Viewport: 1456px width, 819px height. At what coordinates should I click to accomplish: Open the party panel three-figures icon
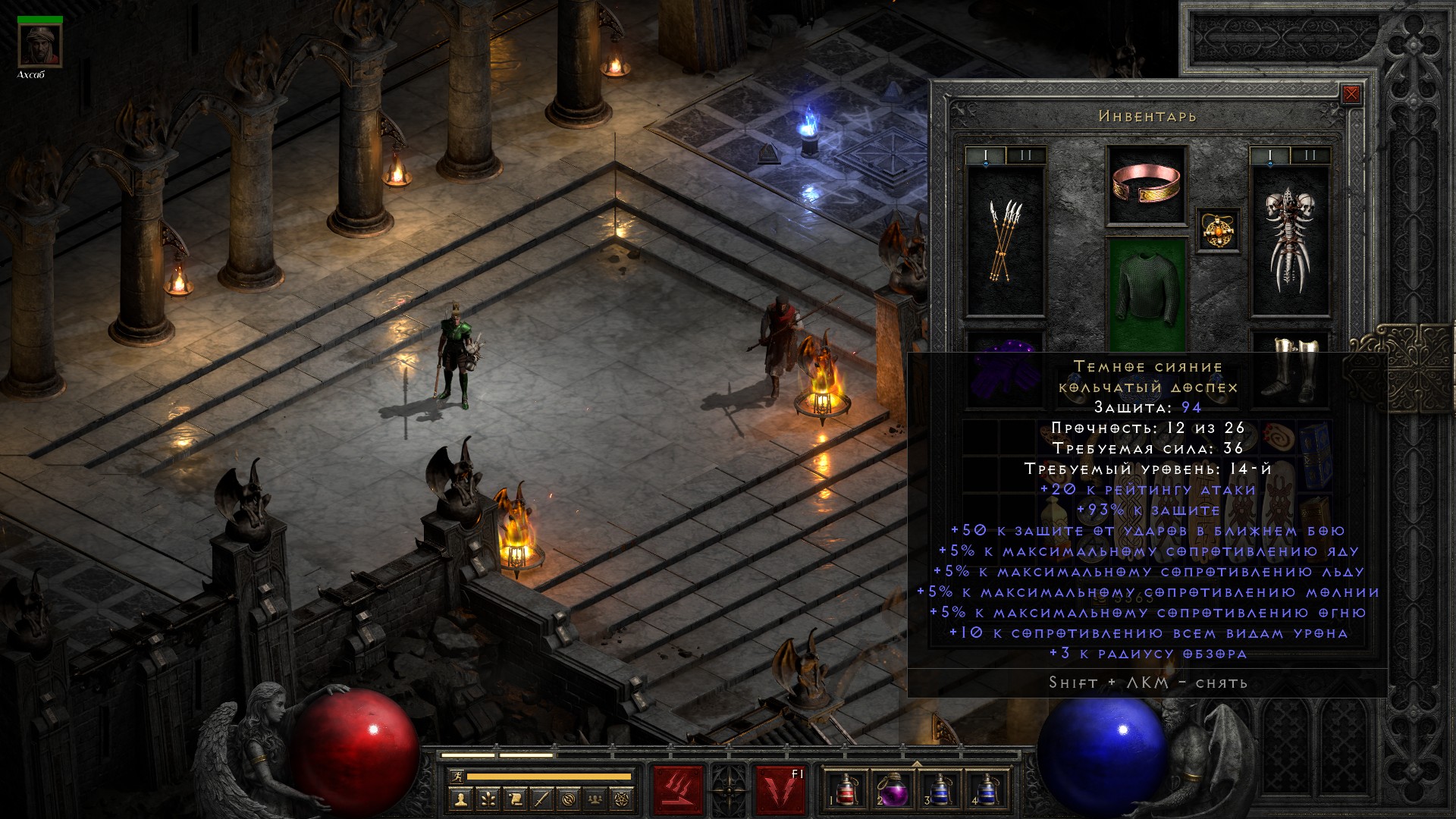[x=596, y=799]
